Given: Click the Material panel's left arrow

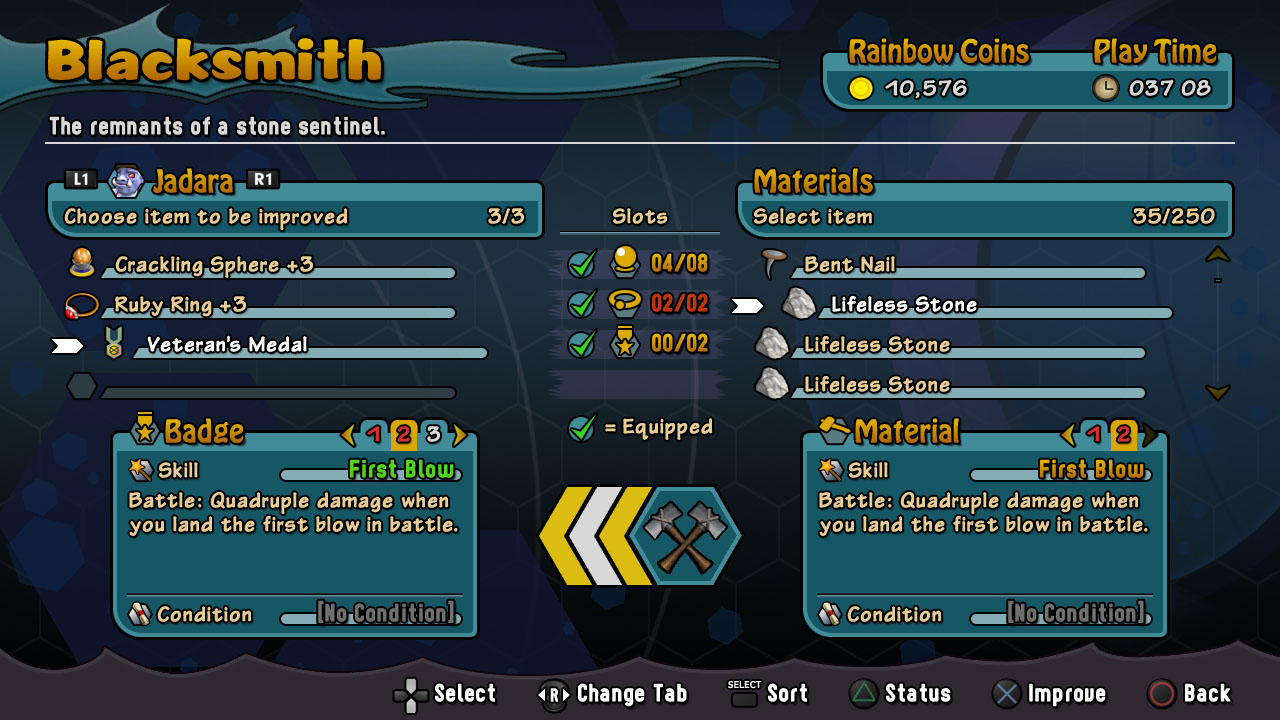Looking at the screenshot, I should tap(1068, 434).
